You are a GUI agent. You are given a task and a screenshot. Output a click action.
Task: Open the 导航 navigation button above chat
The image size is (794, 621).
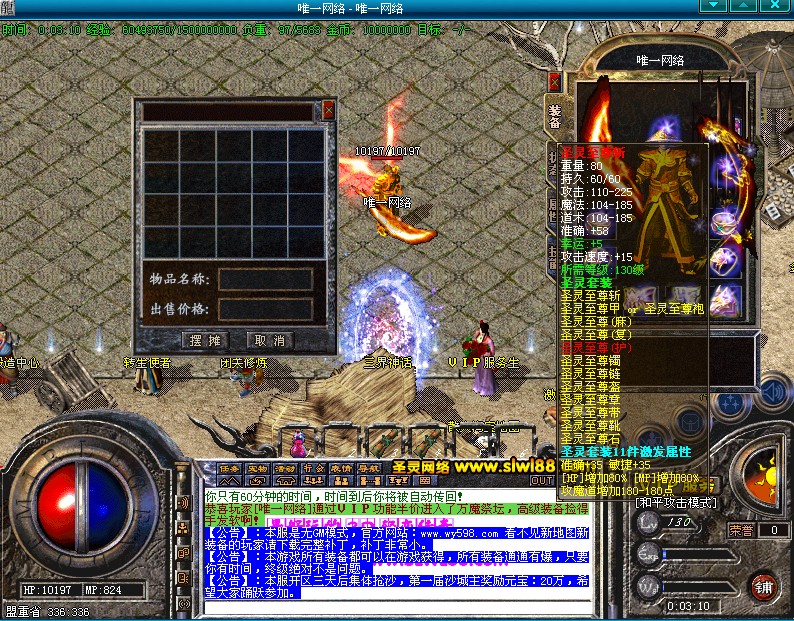[x=369, y=467]
